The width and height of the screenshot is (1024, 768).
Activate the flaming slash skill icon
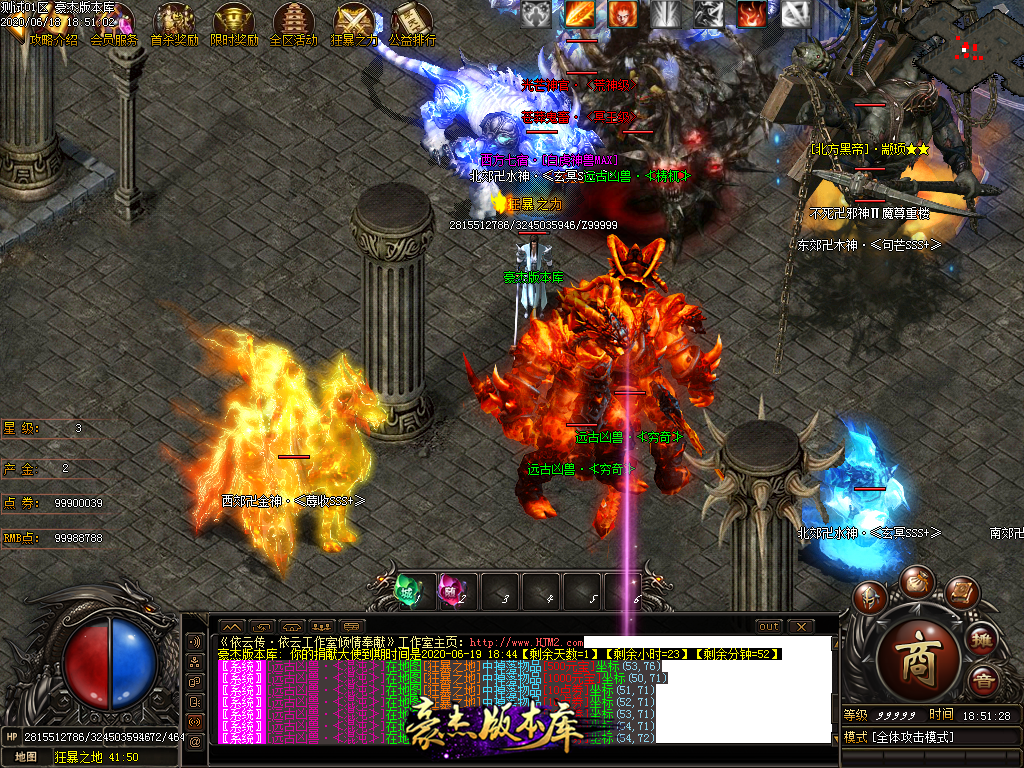click(x=580, y=13)
